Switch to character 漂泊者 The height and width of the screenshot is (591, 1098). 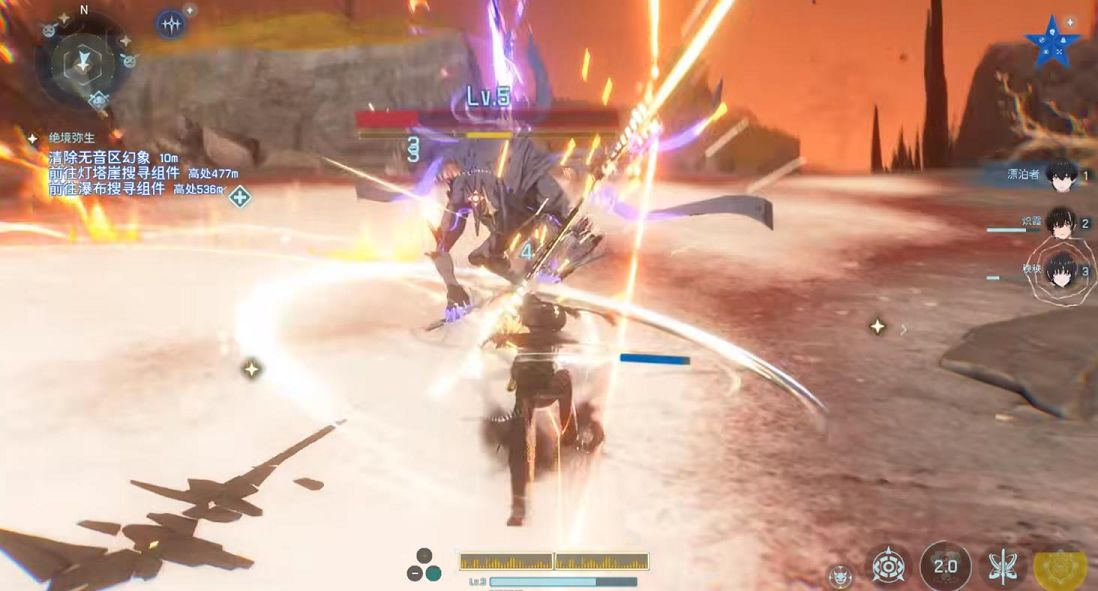click(1061, 176)
